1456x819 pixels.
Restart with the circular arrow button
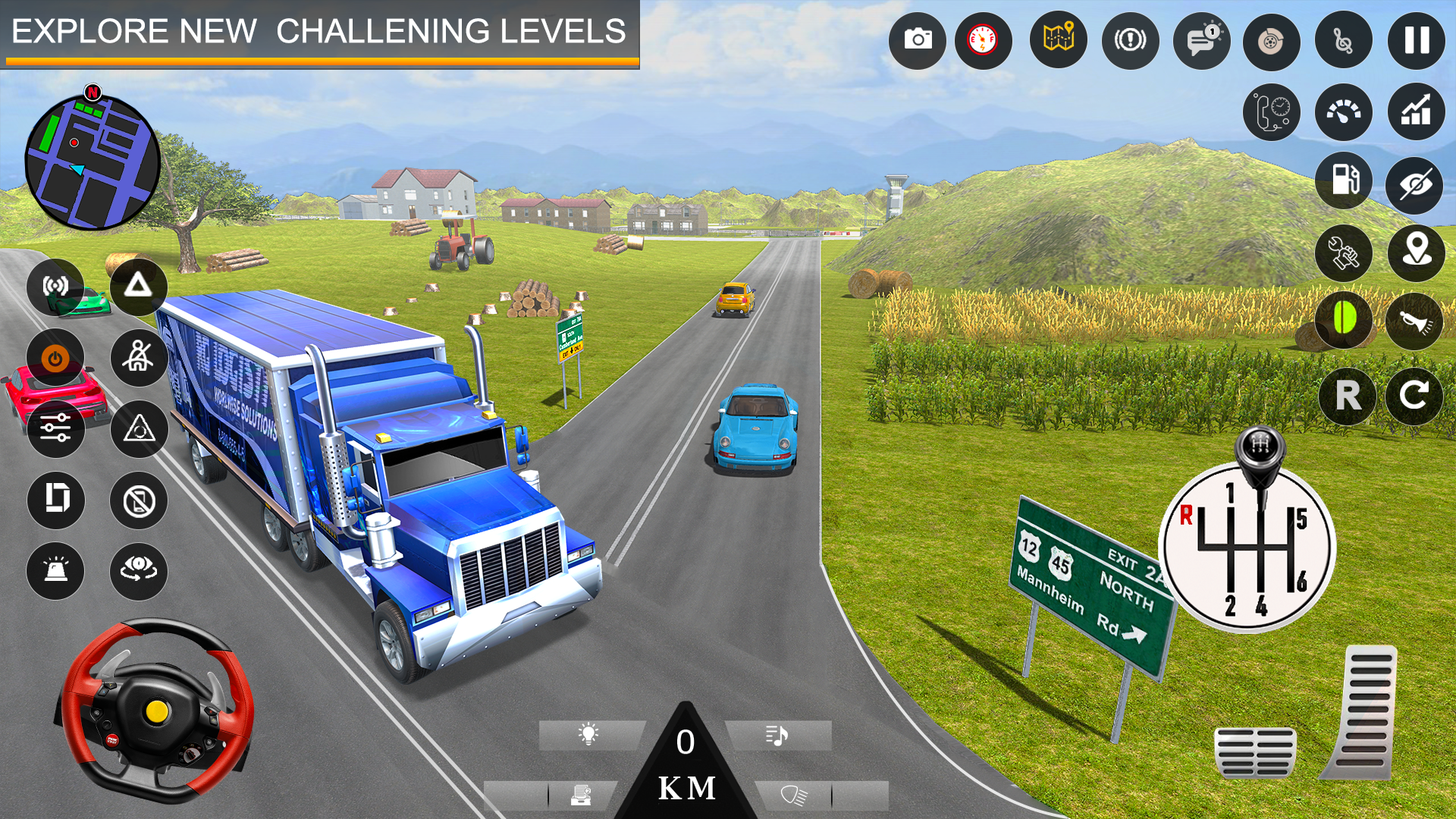[1418, 394]
